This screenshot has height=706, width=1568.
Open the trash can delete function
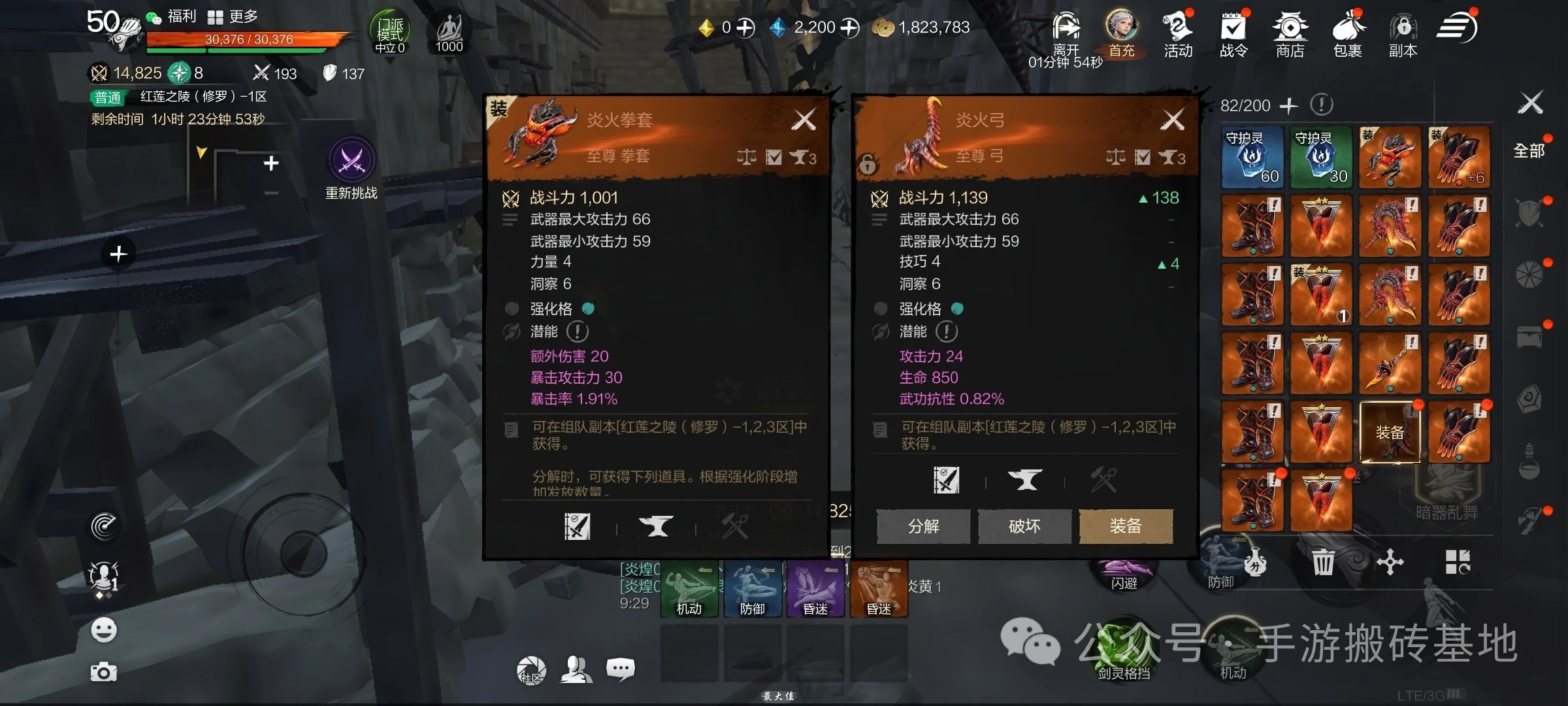1323,562
